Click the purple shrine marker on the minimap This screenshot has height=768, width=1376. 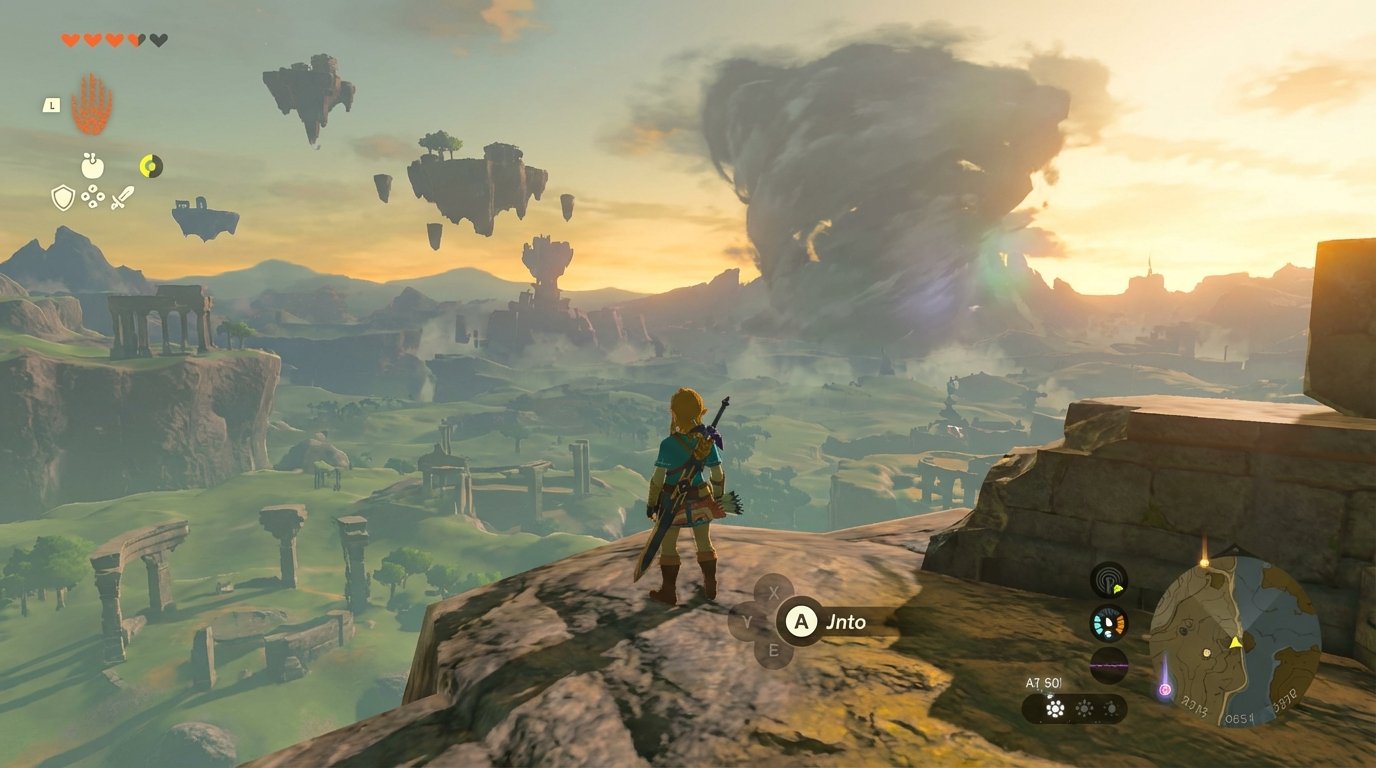coord(1165,689)
